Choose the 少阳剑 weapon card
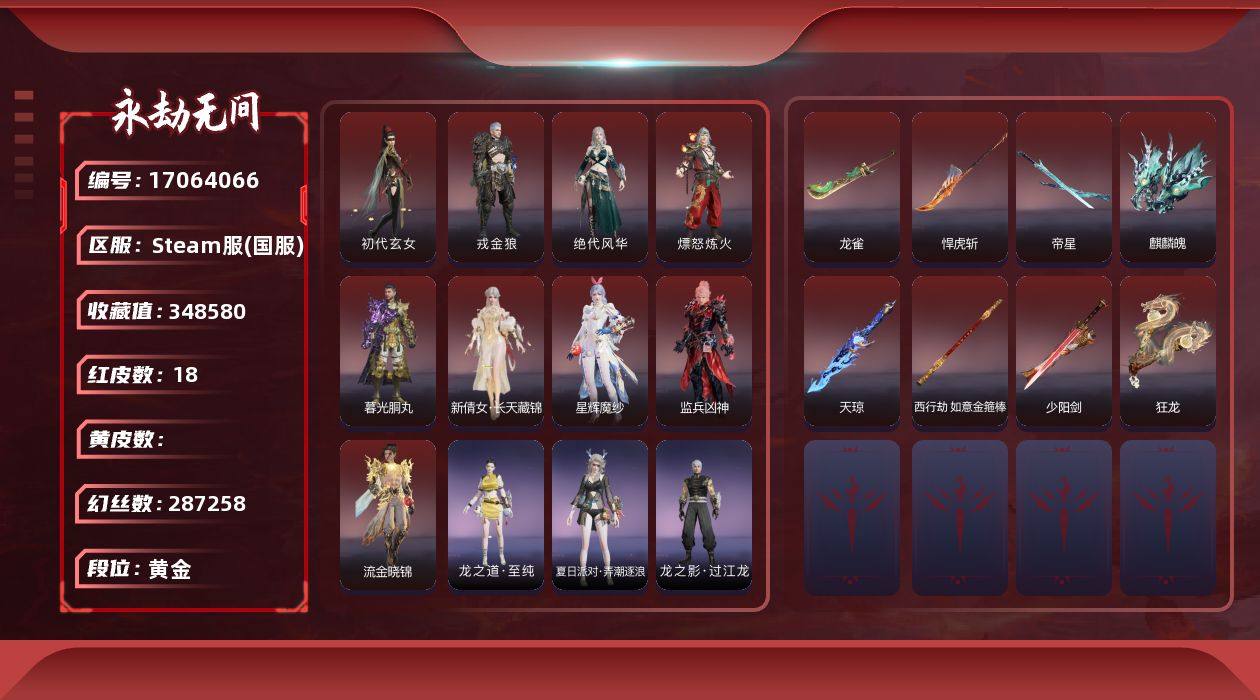The height and width of the screenshot is (700, 1260). click(x=1064, y=350)
